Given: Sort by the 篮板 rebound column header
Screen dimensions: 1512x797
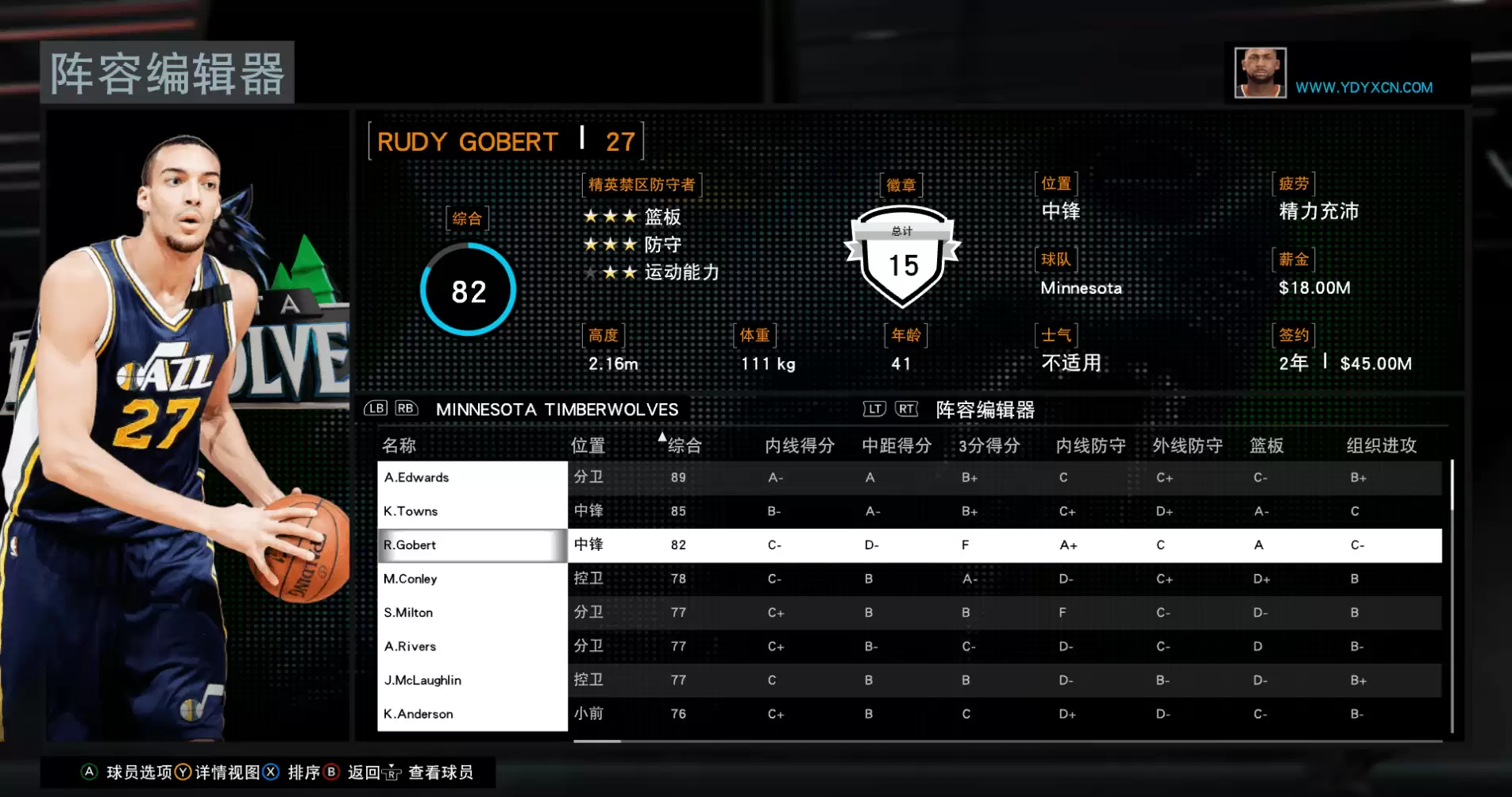Looking at the screenshot, I should (1266, 445).
